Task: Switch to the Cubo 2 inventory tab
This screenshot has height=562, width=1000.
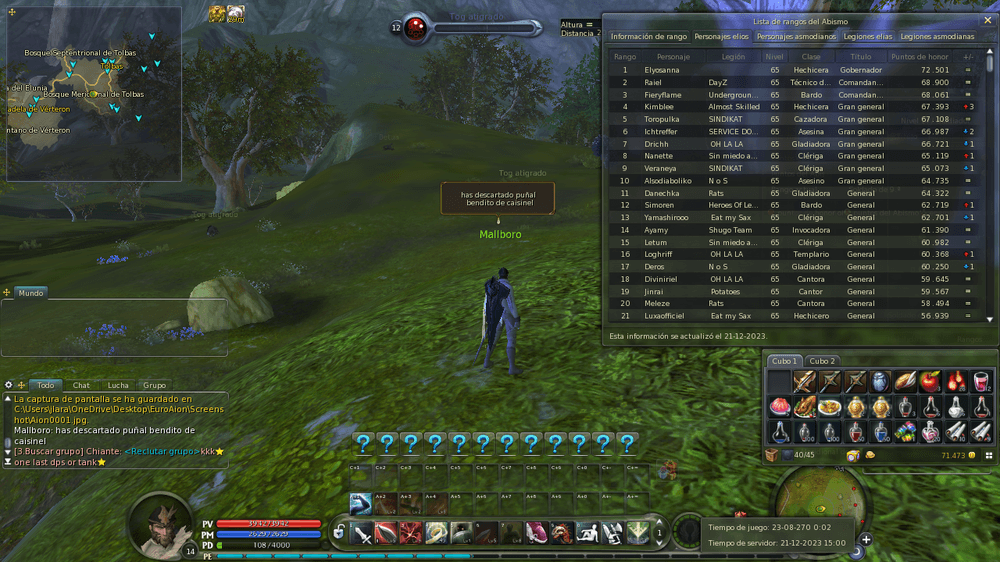Action: [822, 361]
